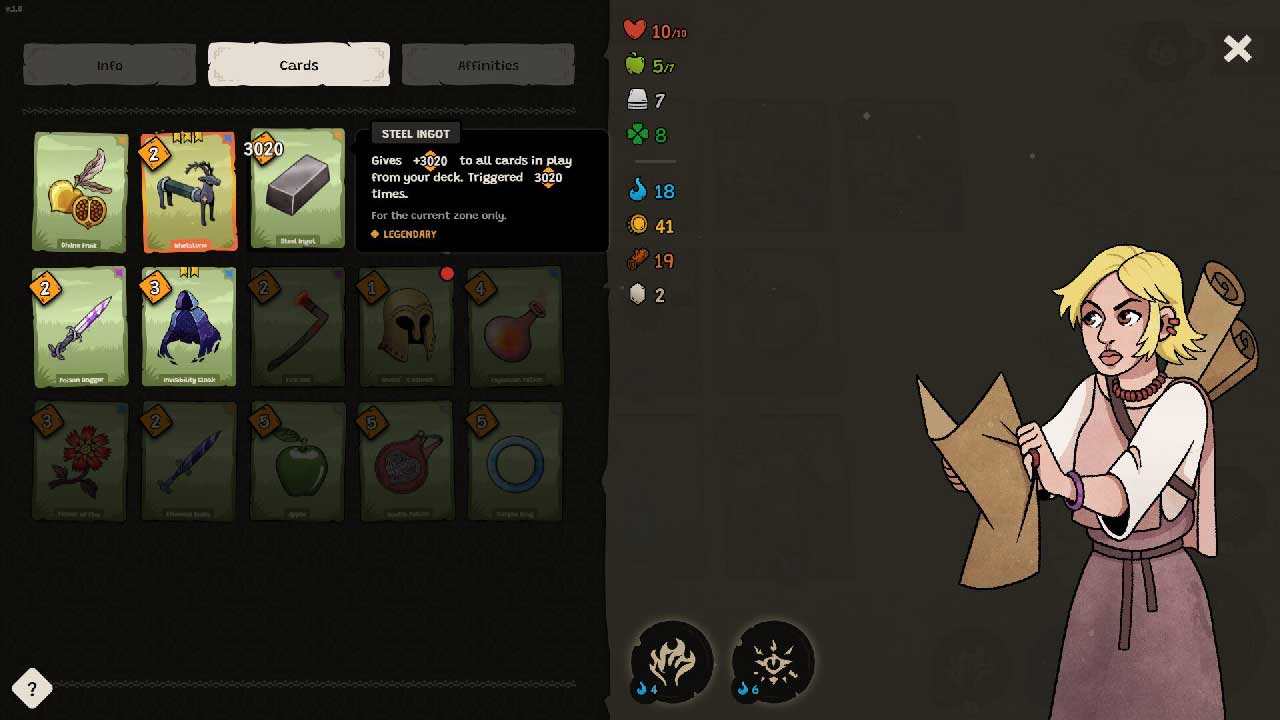Pick the red flower card
The height and width of the screenshot is (720, 1280).
click(80, 462)
